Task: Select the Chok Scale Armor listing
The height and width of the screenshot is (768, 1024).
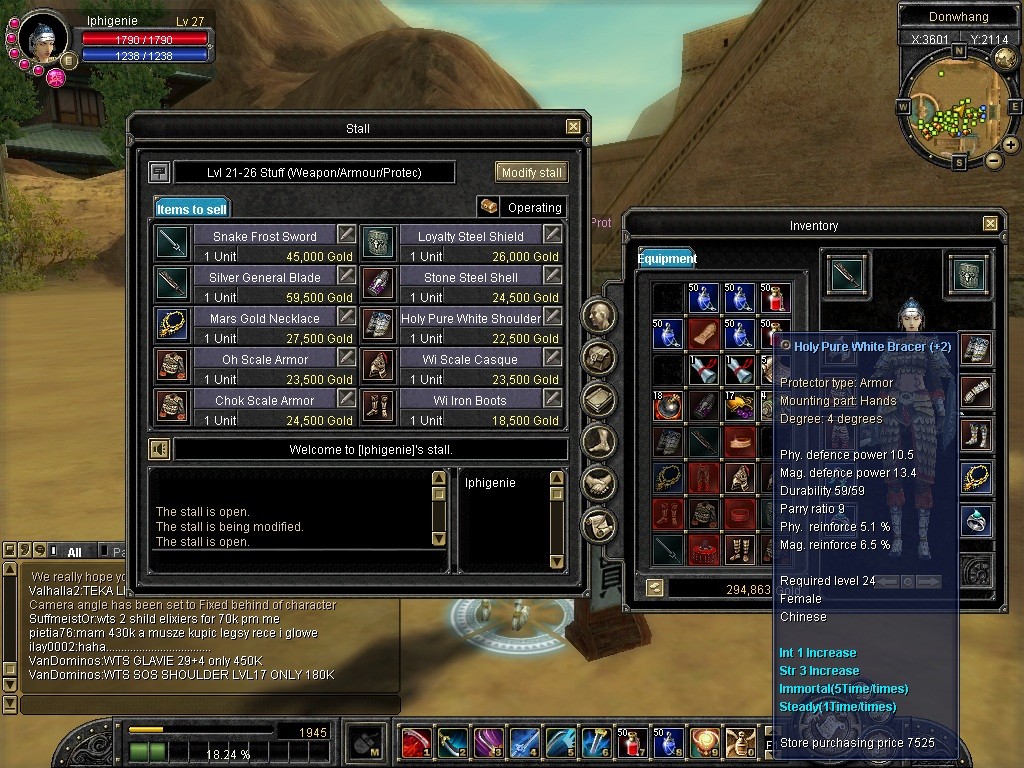Action: (264, 400)
